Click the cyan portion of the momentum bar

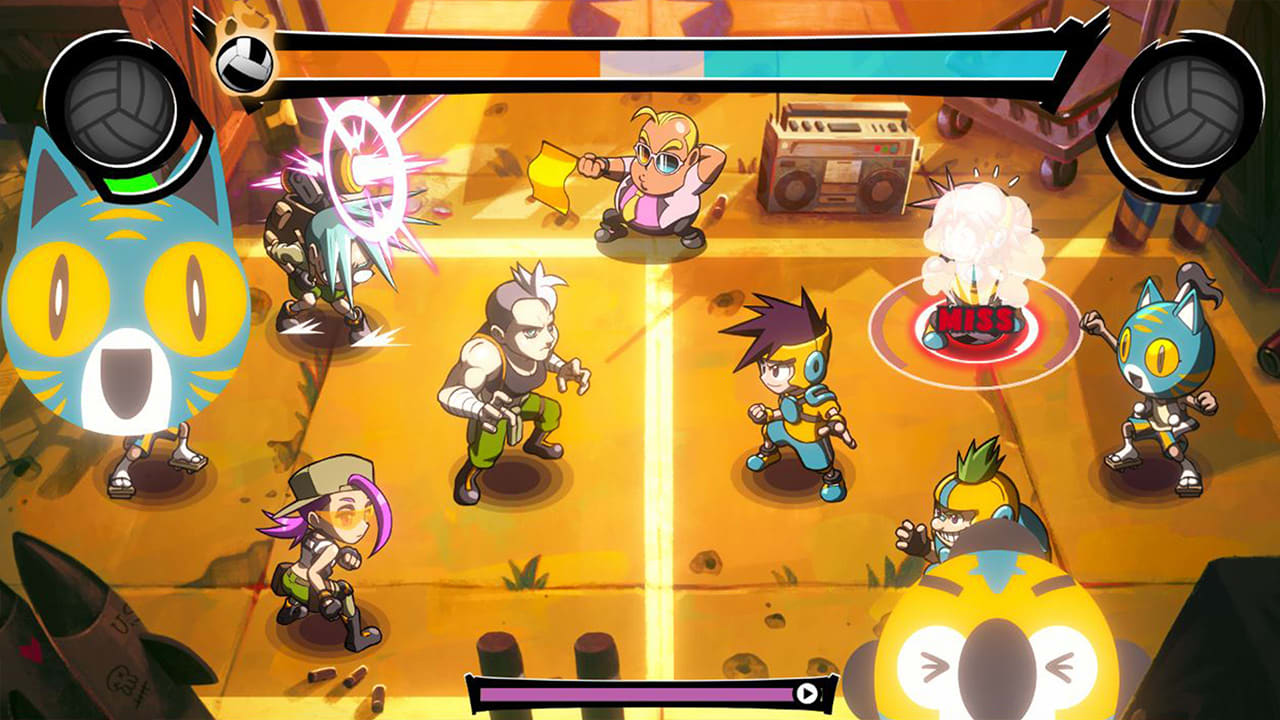coord(880,62)
